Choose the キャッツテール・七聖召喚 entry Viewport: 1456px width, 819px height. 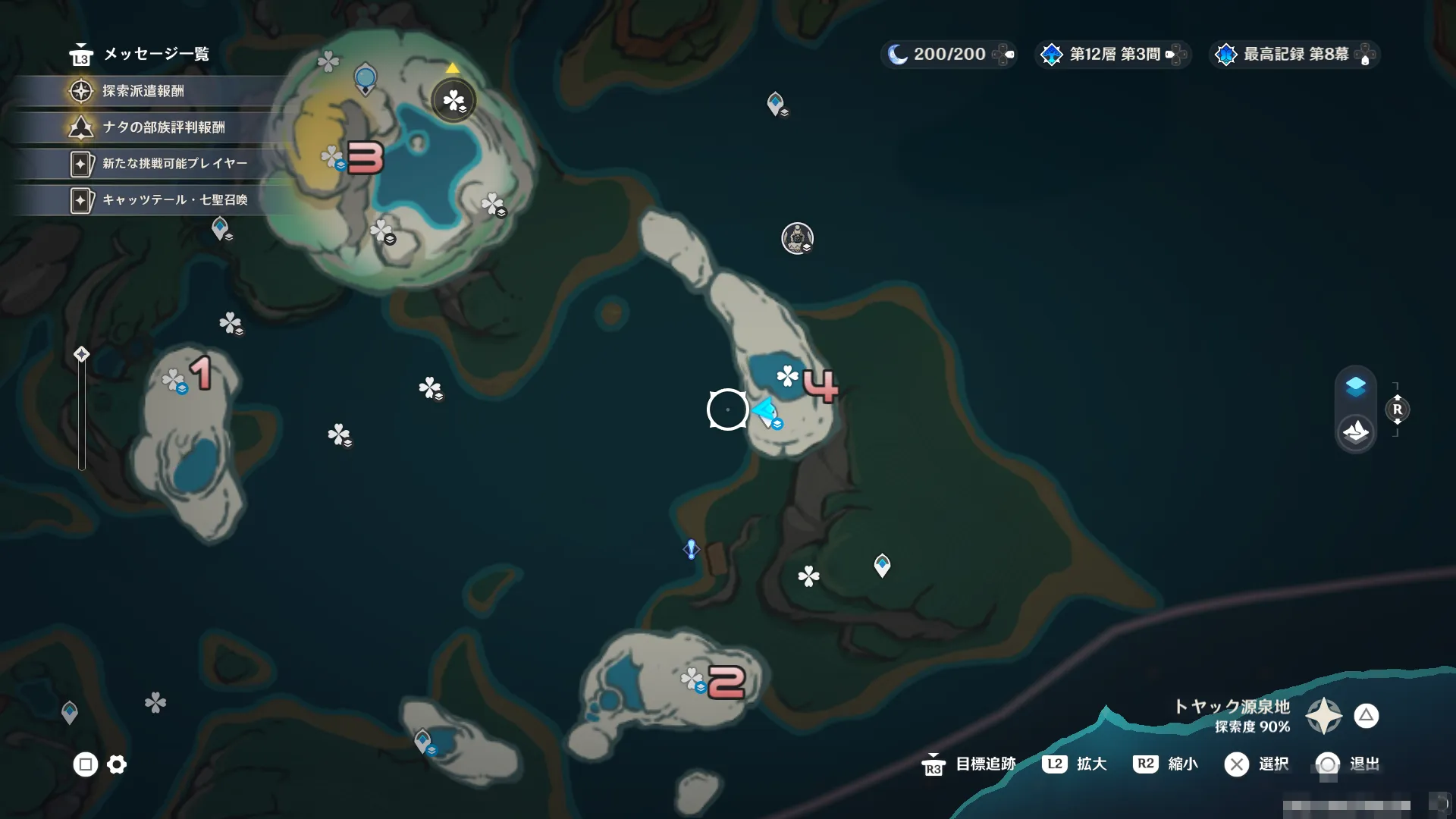(174, 199)
